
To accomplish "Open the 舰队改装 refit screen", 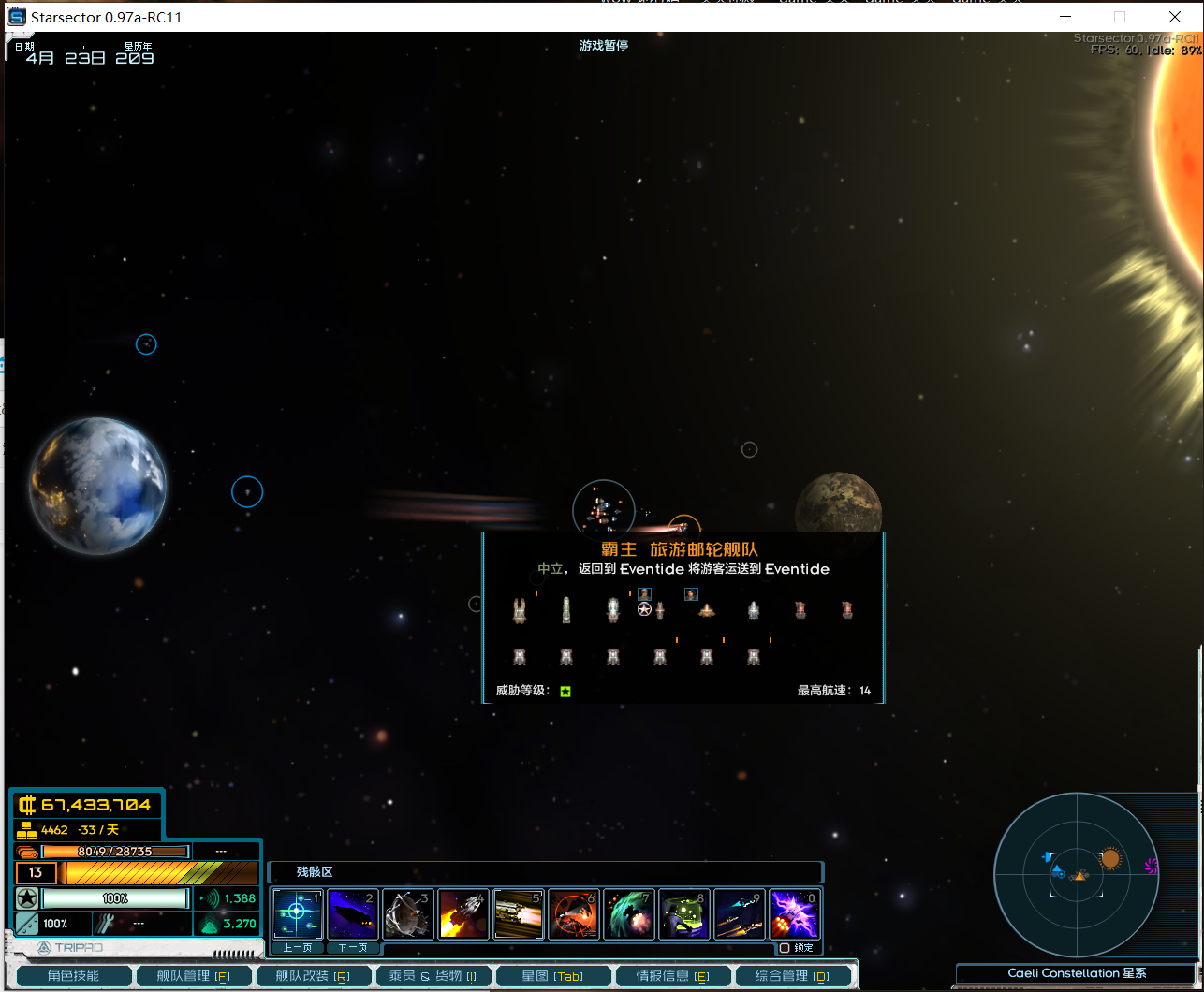I will coord(314,976).
